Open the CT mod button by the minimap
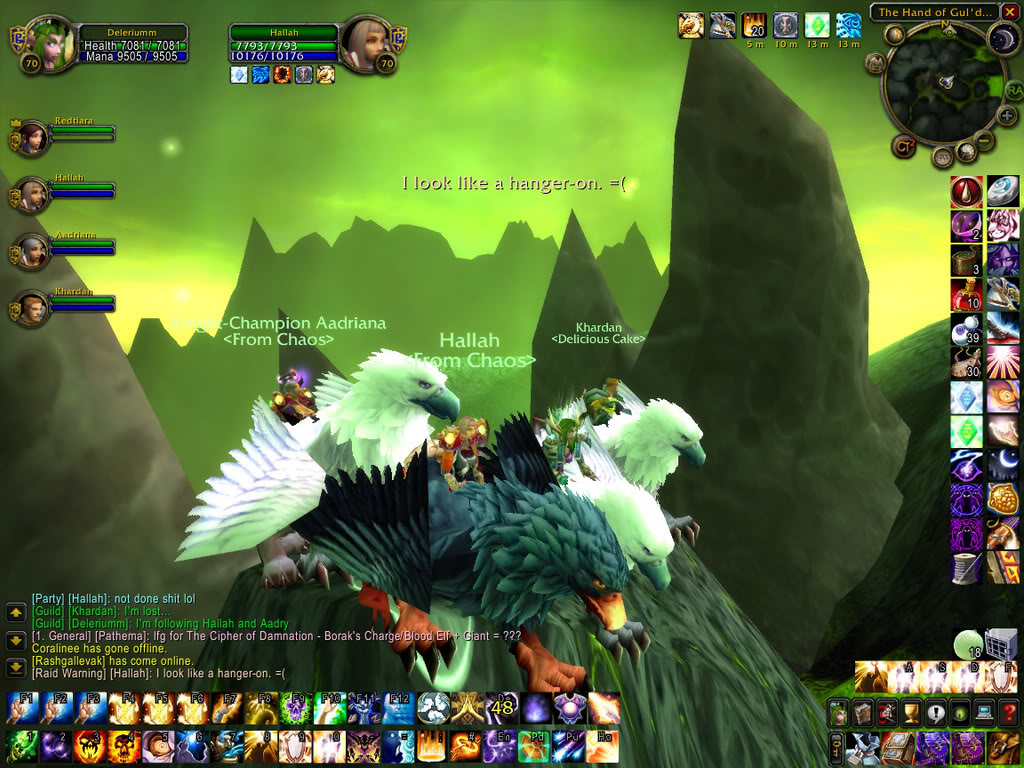Viewport: 1024px width, 768px height. (x=902, y=146)
